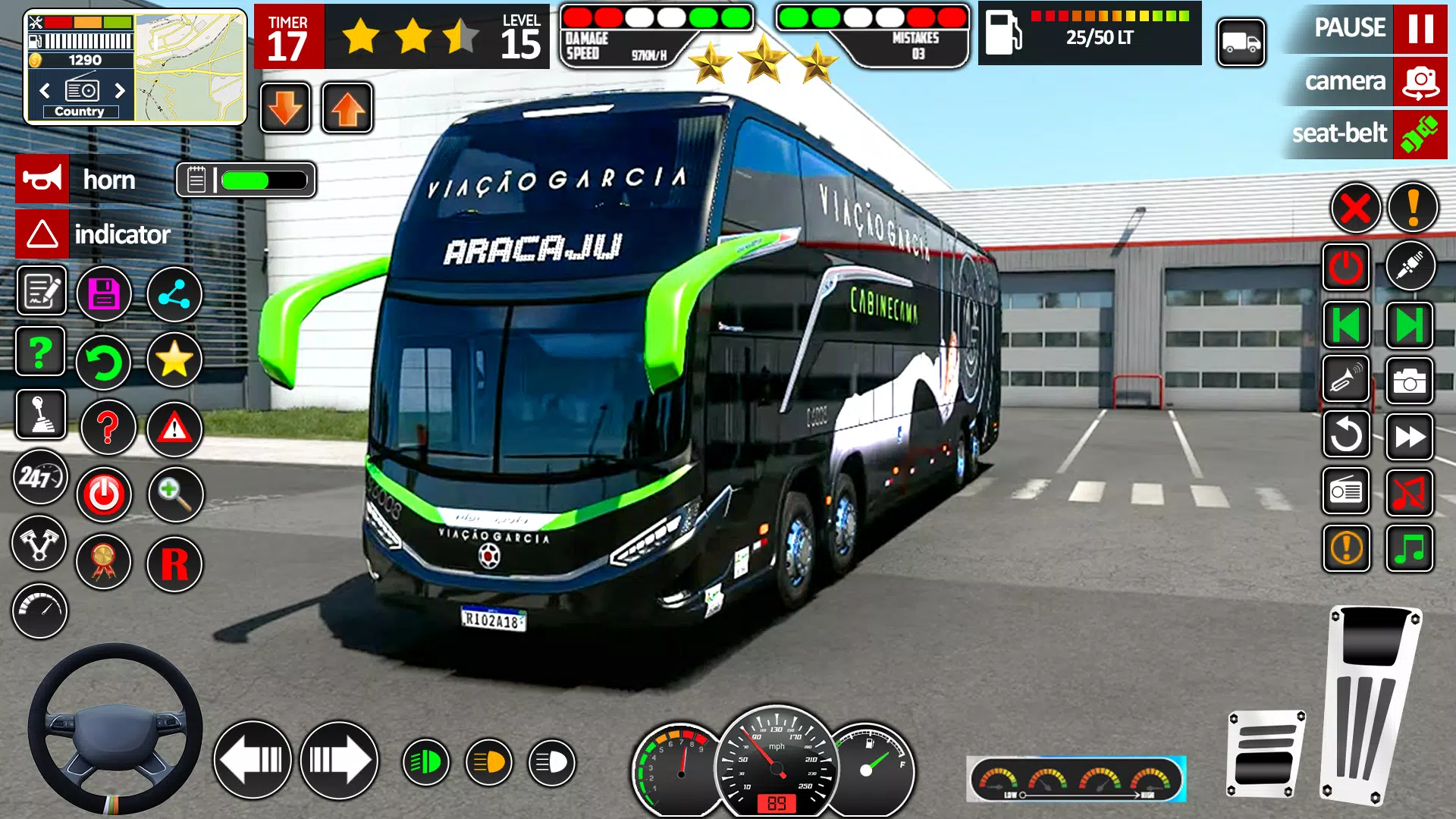Viewport: 1456px width, 819px height.
Task: Pause the game
Action: 1420,29
